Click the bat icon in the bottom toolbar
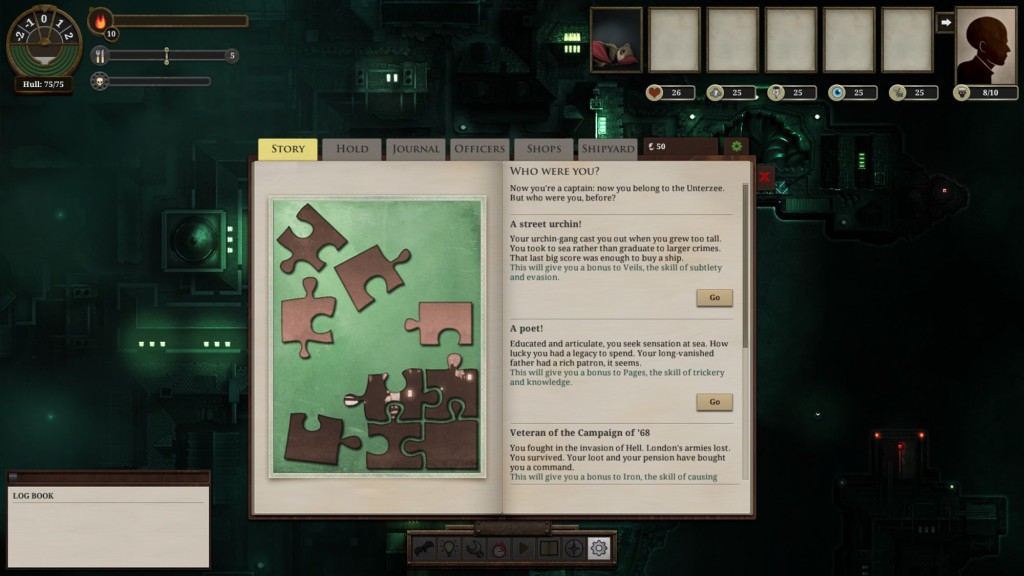Viewport: 1024px width, 576px height. (424, 548)
